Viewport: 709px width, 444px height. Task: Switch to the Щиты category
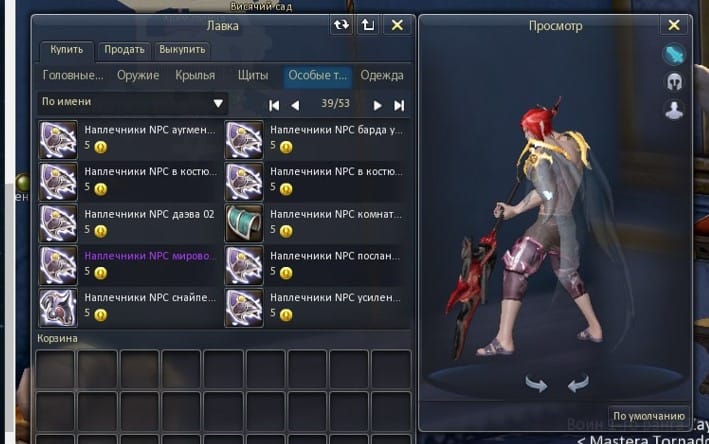pyautogui.click(x=252, y=75)
